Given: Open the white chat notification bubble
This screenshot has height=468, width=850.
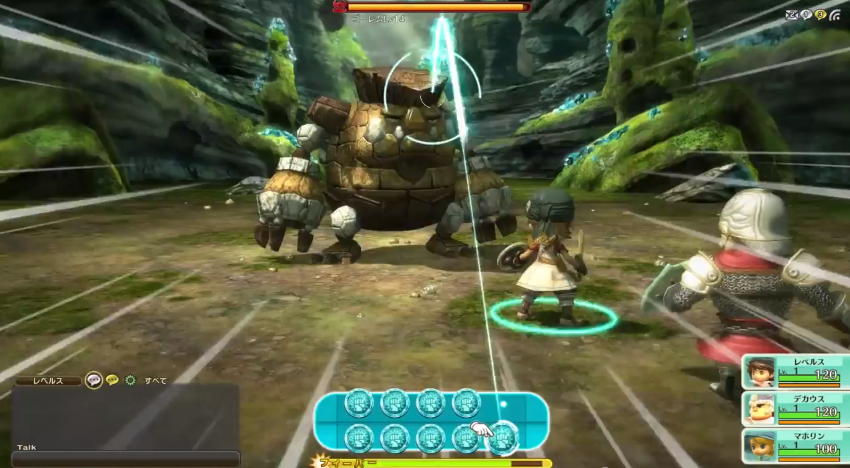Looking at the screenshot, I should (x=806, y=15).
